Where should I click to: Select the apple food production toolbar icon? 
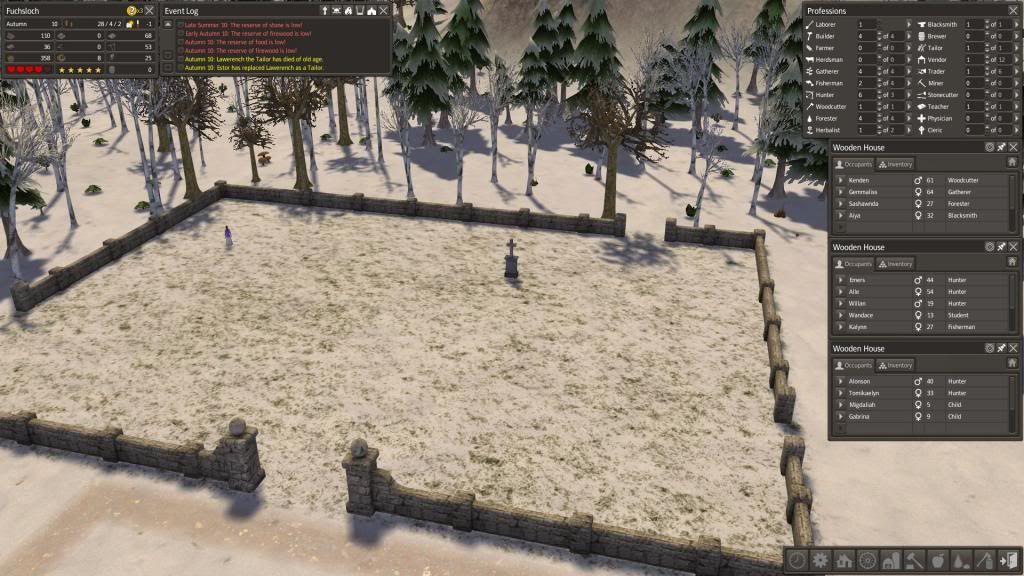(937, 561)
